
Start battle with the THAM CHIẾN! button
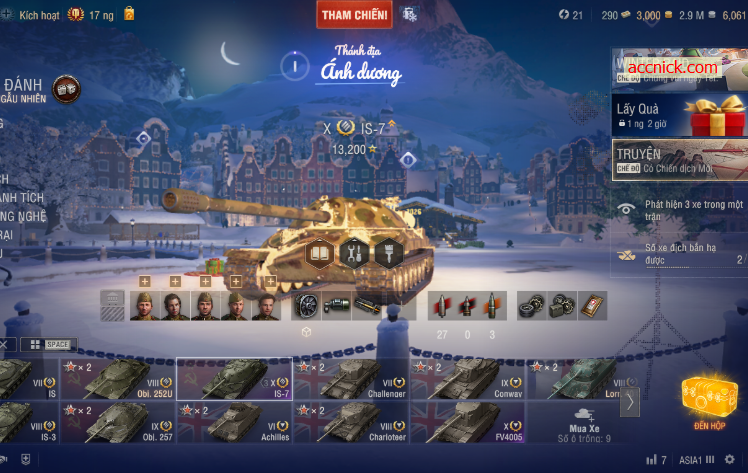pyautogui.click(x=355, y=14)
